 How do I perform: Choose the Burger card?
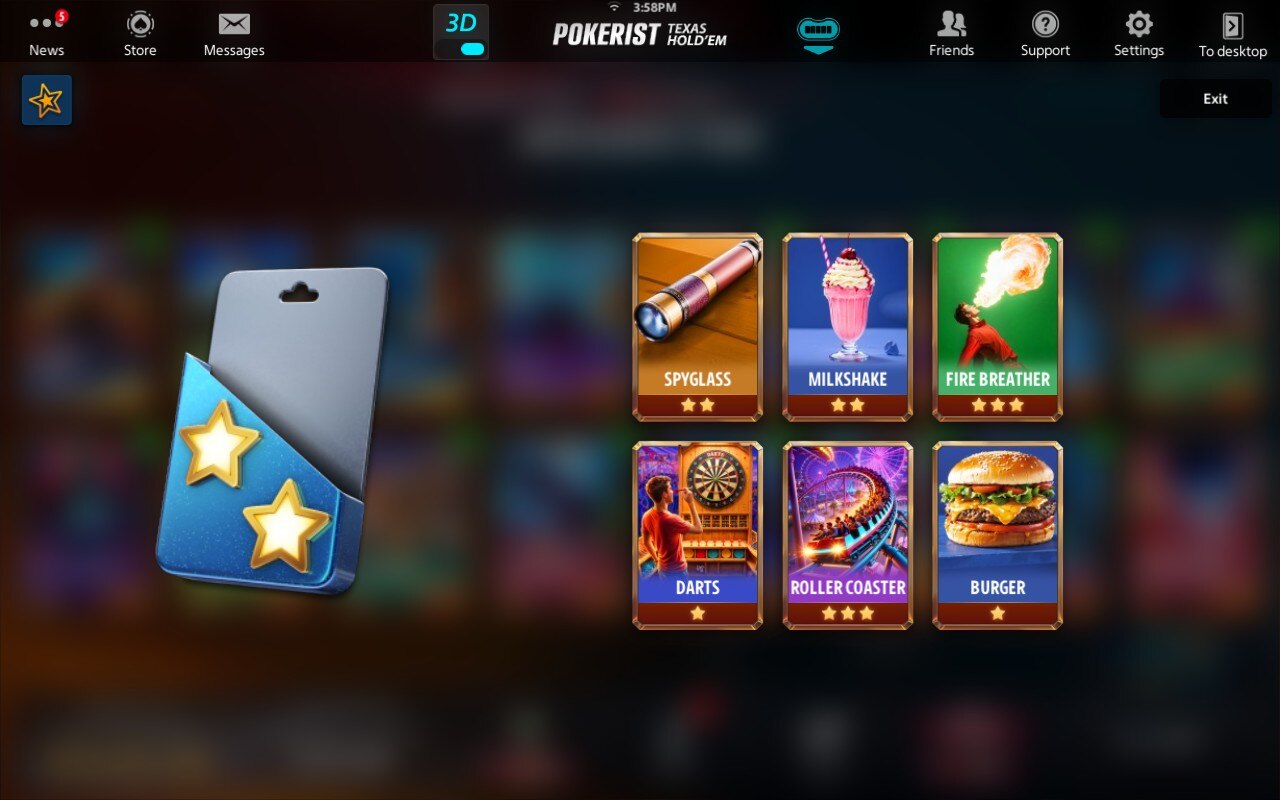coord(998,535)
